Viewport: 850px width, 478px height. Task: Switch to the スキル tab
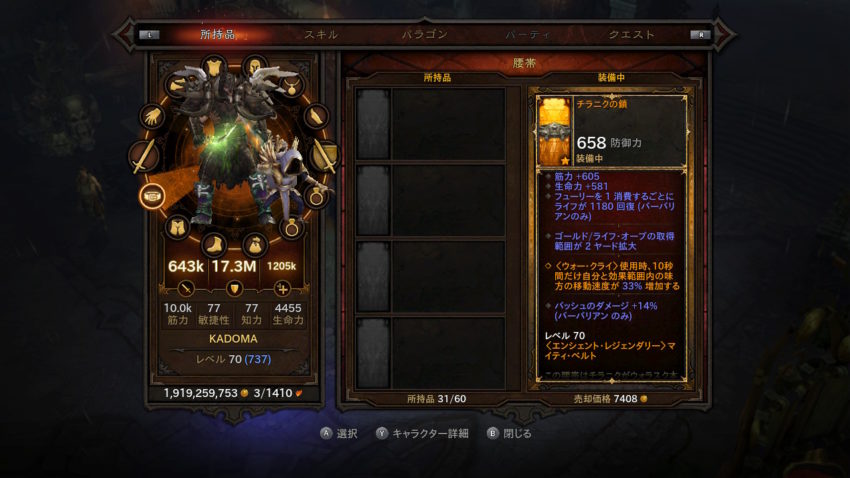[321, 34]
